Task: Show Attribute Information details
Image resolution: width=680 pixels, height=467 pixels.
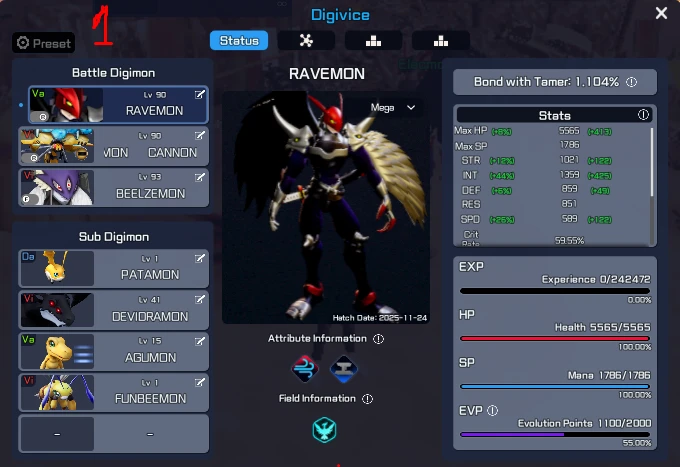Action: tap(378, 339)
